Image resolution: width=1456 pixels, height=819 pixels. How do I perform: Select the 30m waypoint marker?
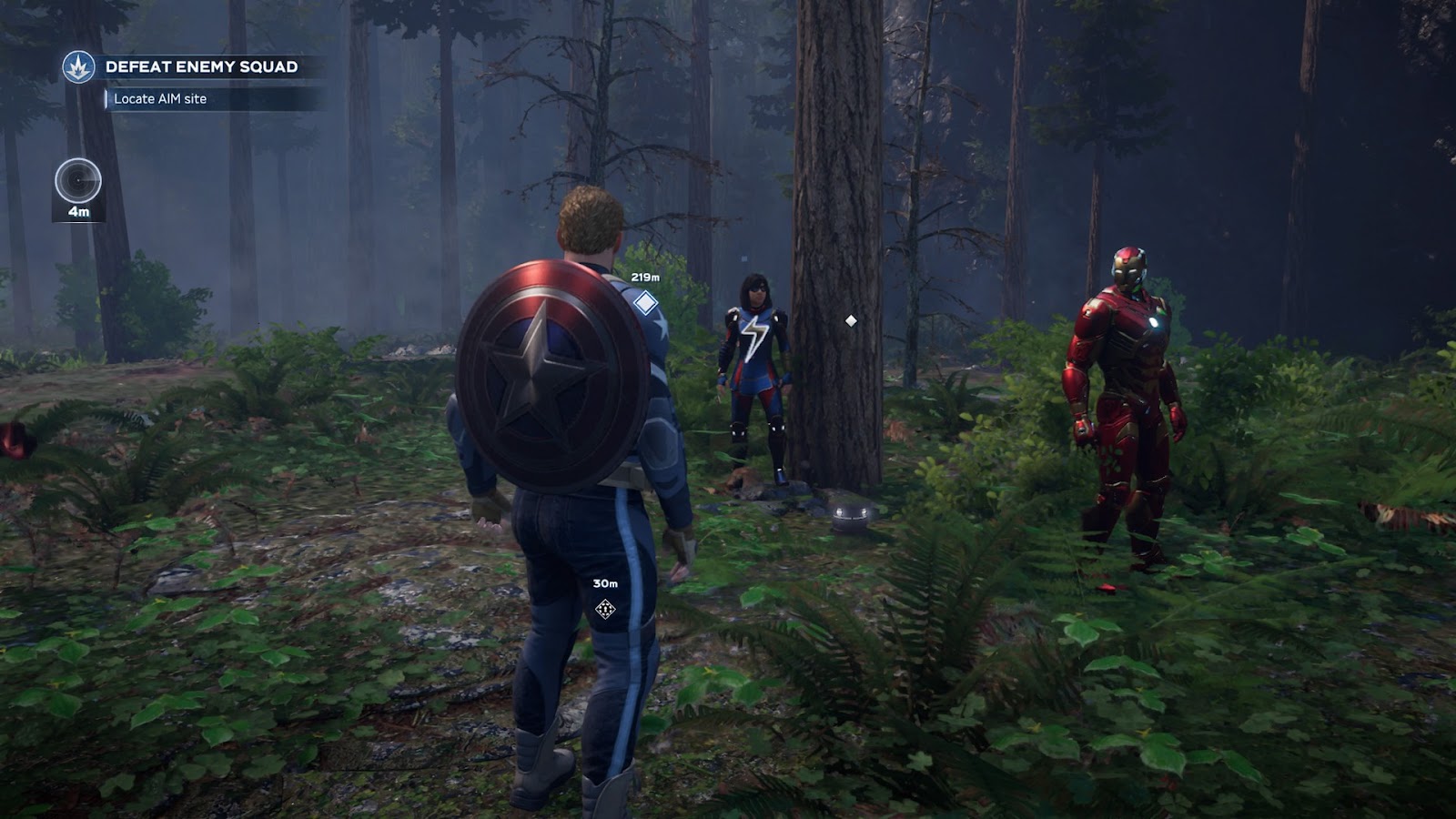coord(605,609)
